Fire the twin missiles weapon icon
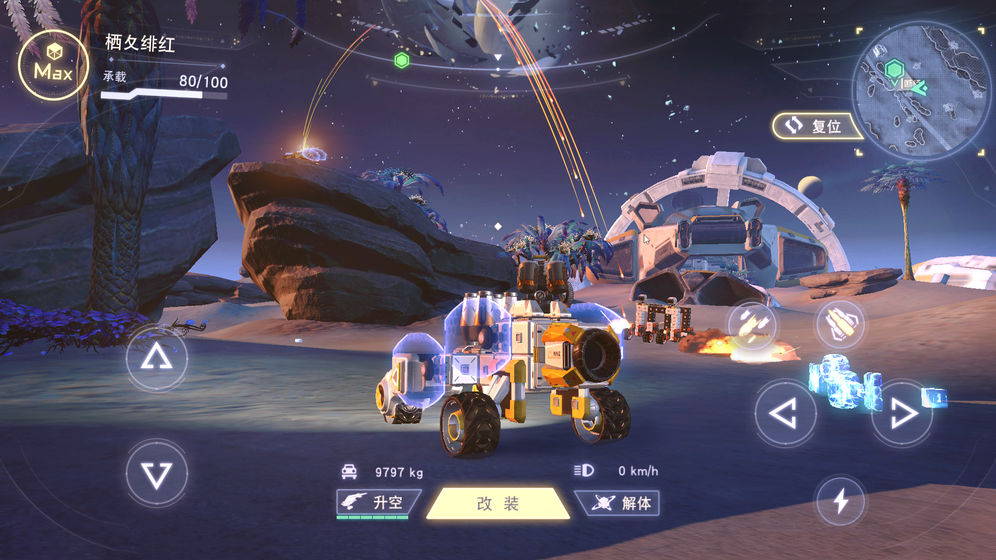 coord(753,325)
